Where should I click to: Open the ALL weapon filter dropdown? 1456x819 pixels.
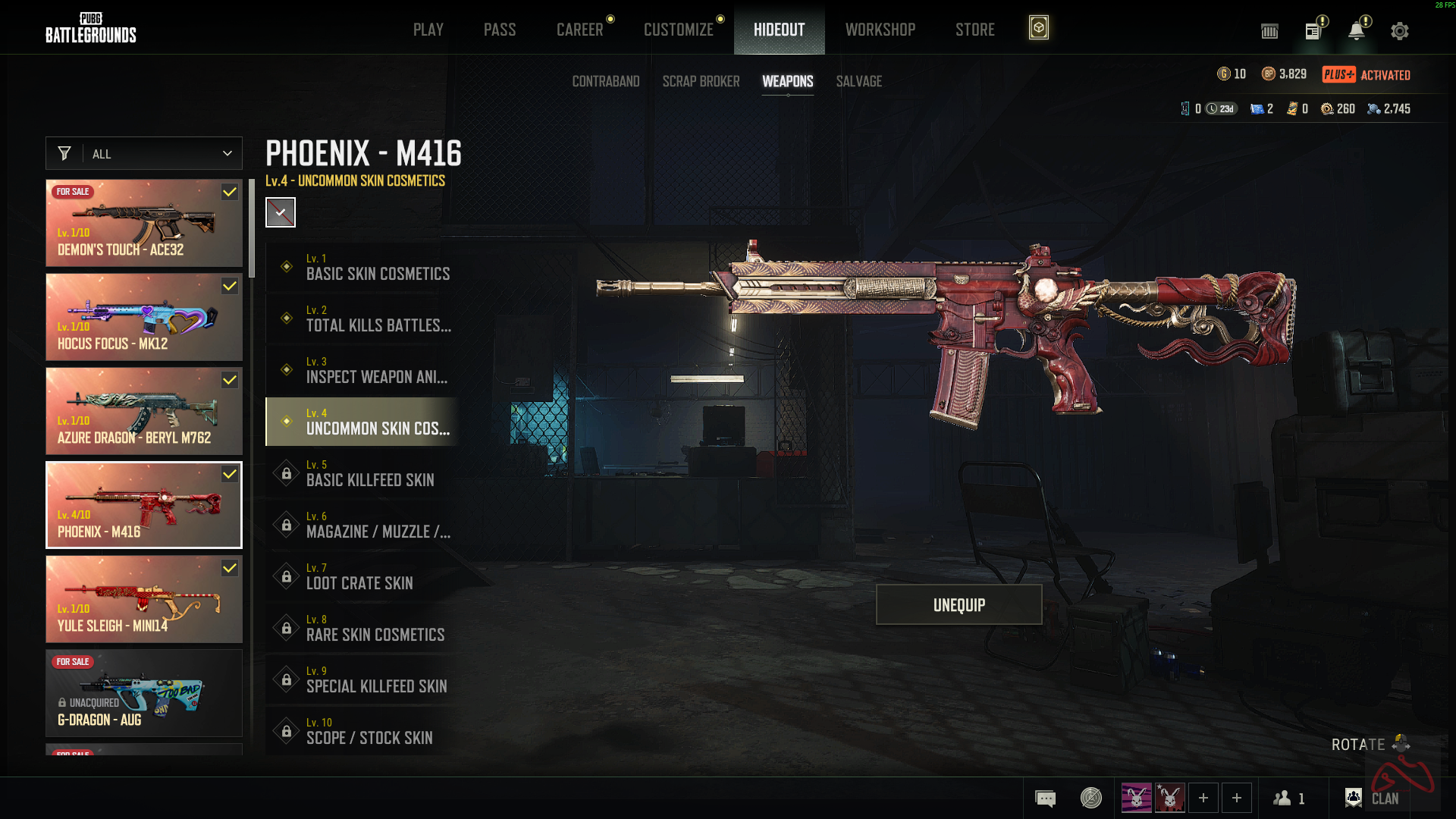click(144, 153)
